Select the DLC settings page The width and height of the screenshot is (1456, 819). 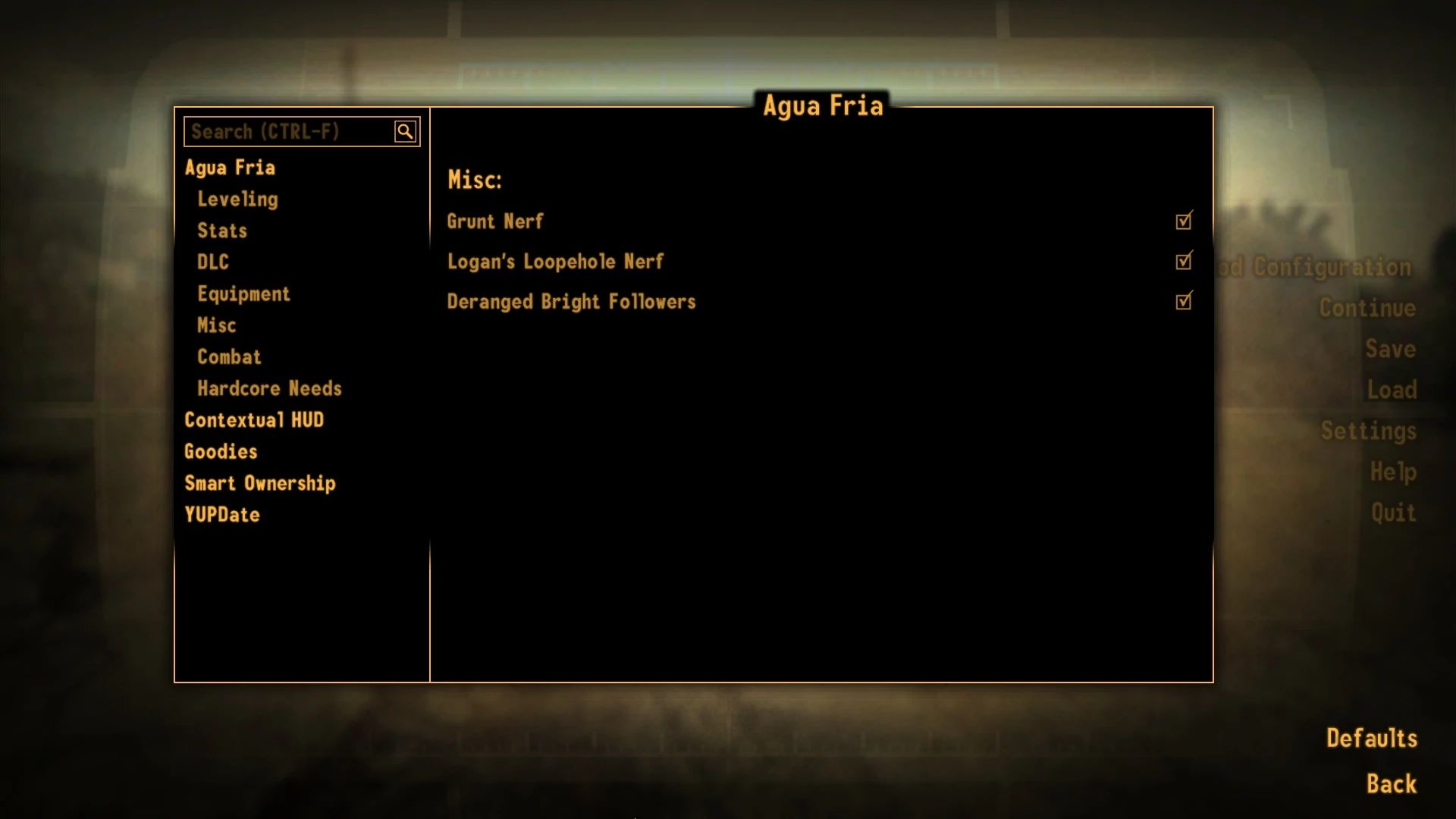tap(212, 262)
